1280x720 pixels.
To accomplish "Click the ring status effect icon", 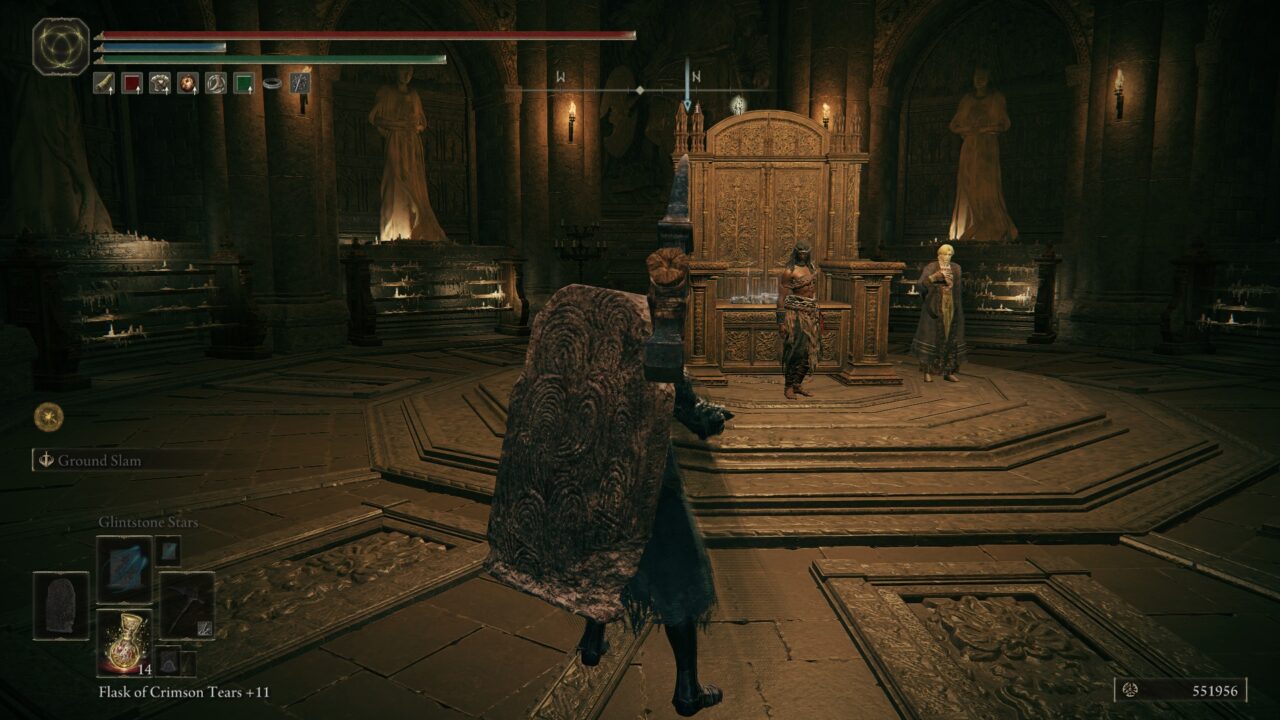I will pyautogui.click(x=272, y=84).
